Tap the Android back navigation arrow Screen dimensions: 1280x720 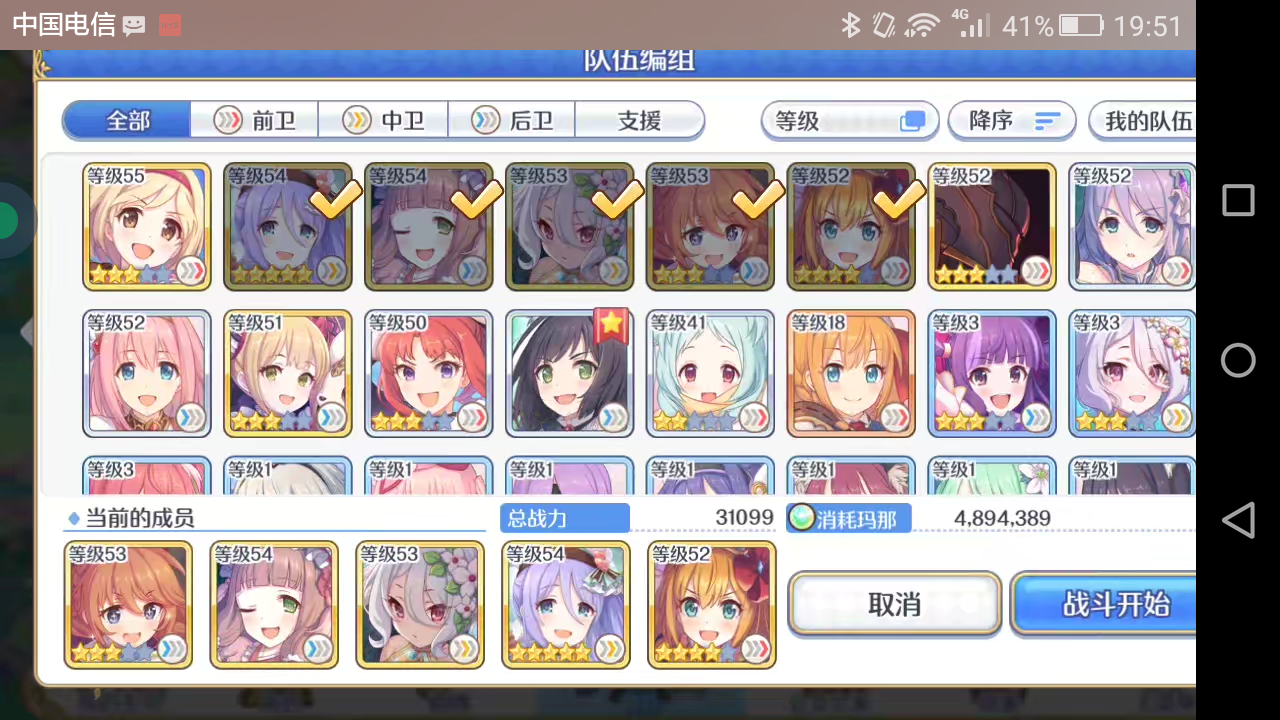pos(1238,520)
